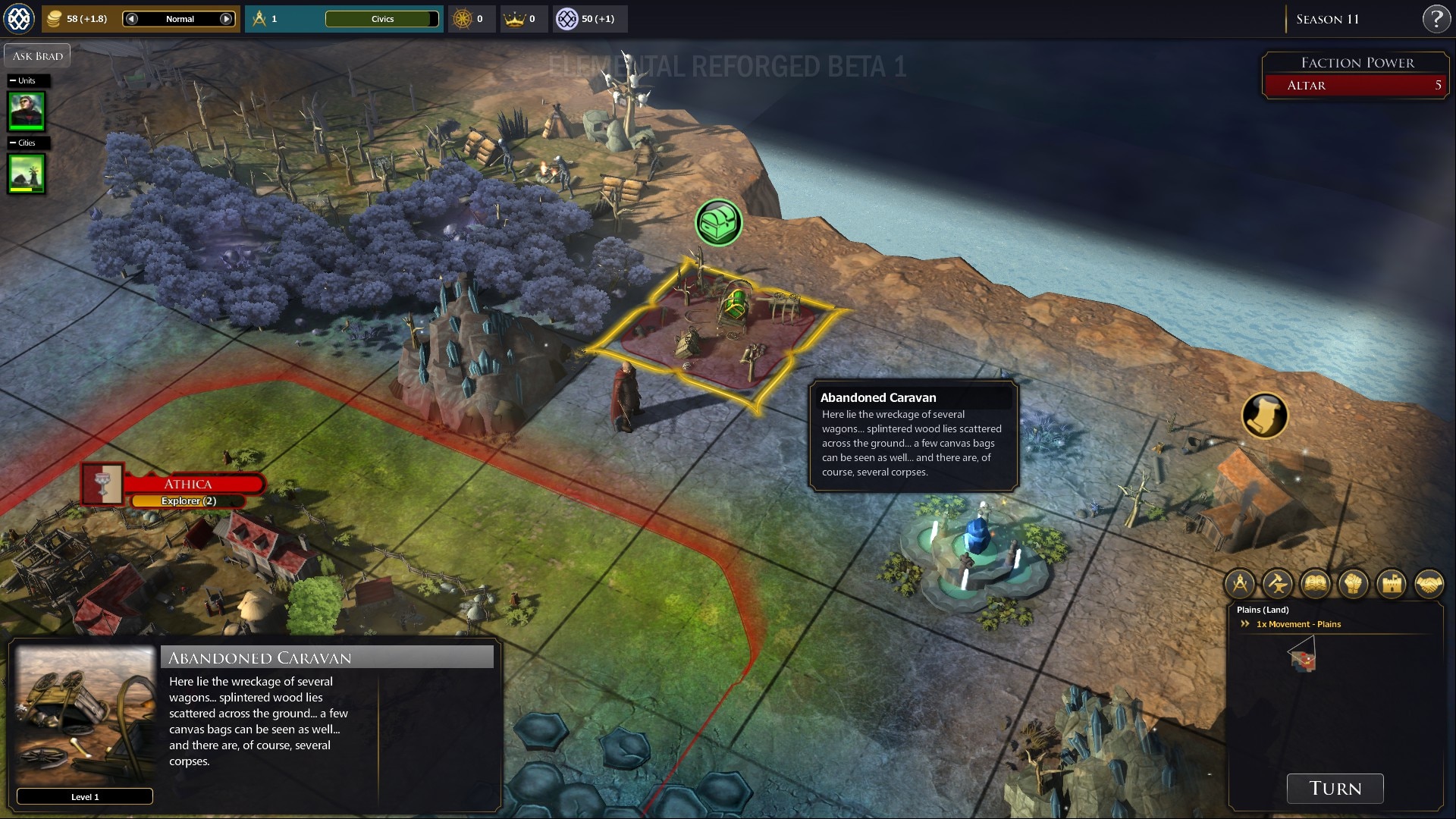Select the hero unit portrait under Units
1456x819 pixels.
[x=27, y=111]
